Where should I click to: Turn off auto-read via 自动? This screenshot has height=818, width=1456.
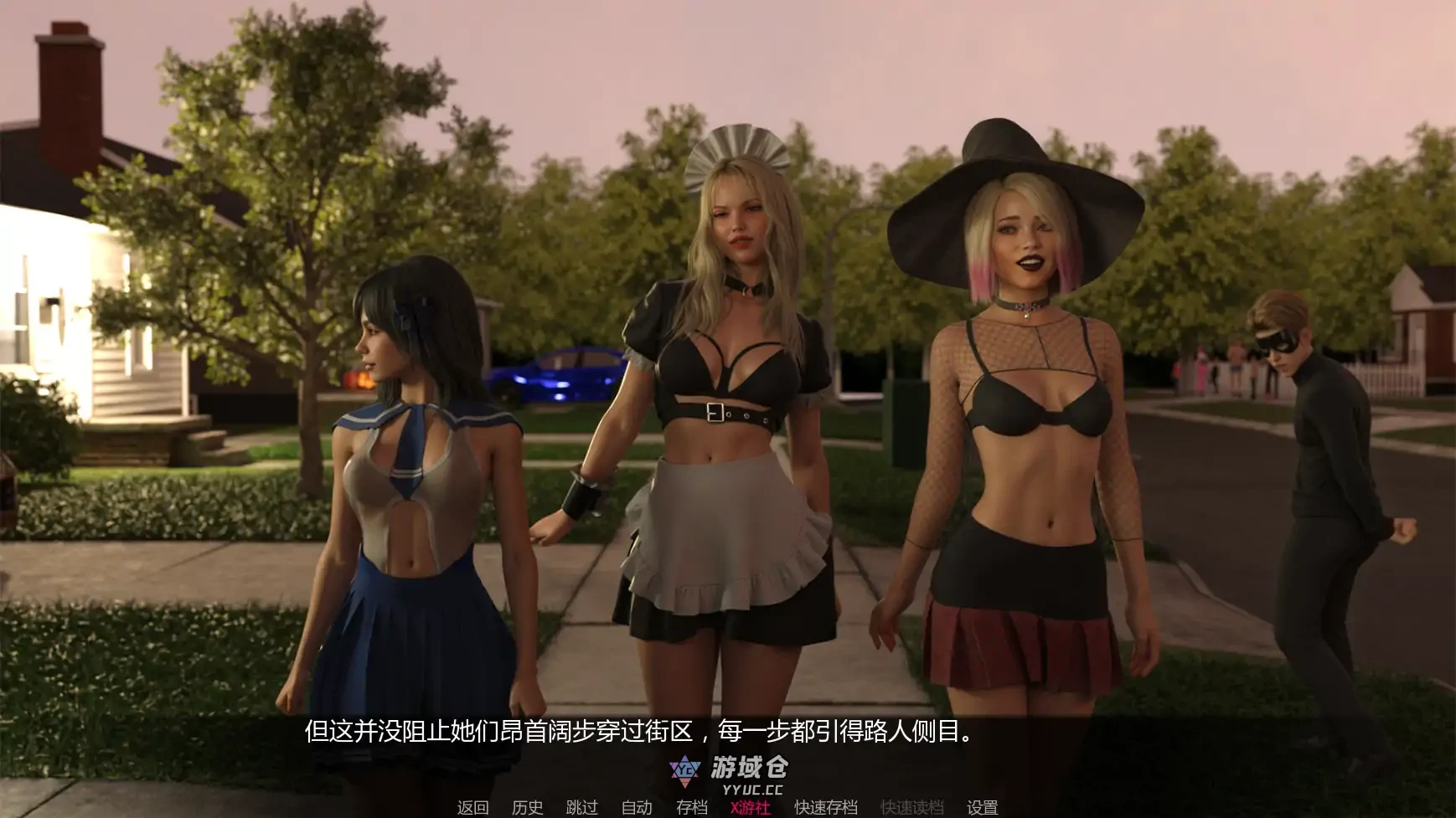tap(636, 808)
